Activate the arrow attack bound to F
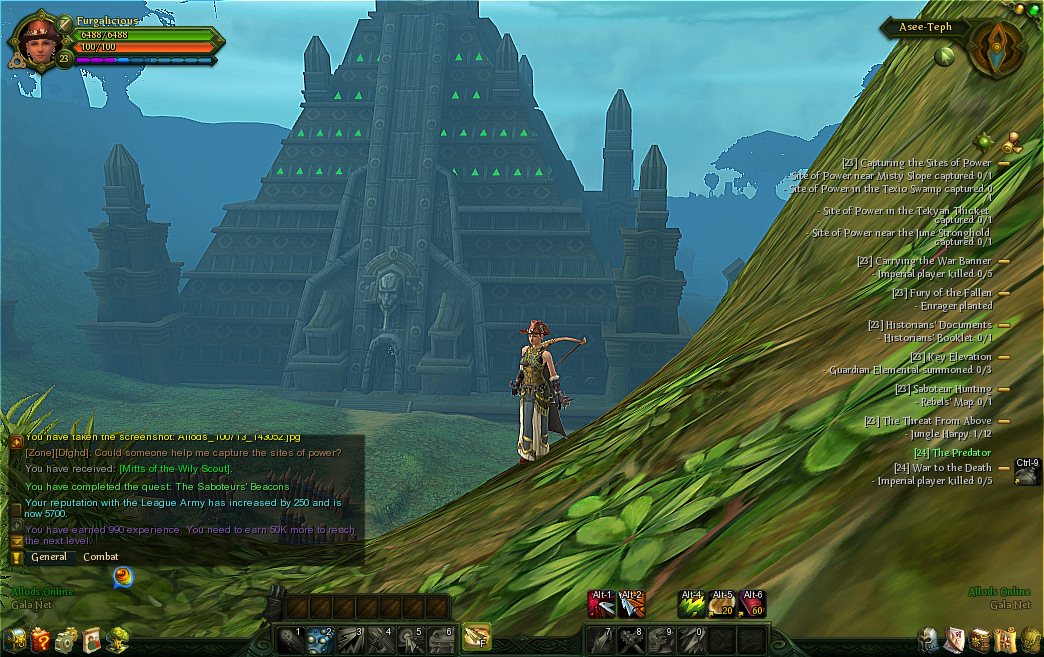 pyautogui.click(x=476, y=636)
